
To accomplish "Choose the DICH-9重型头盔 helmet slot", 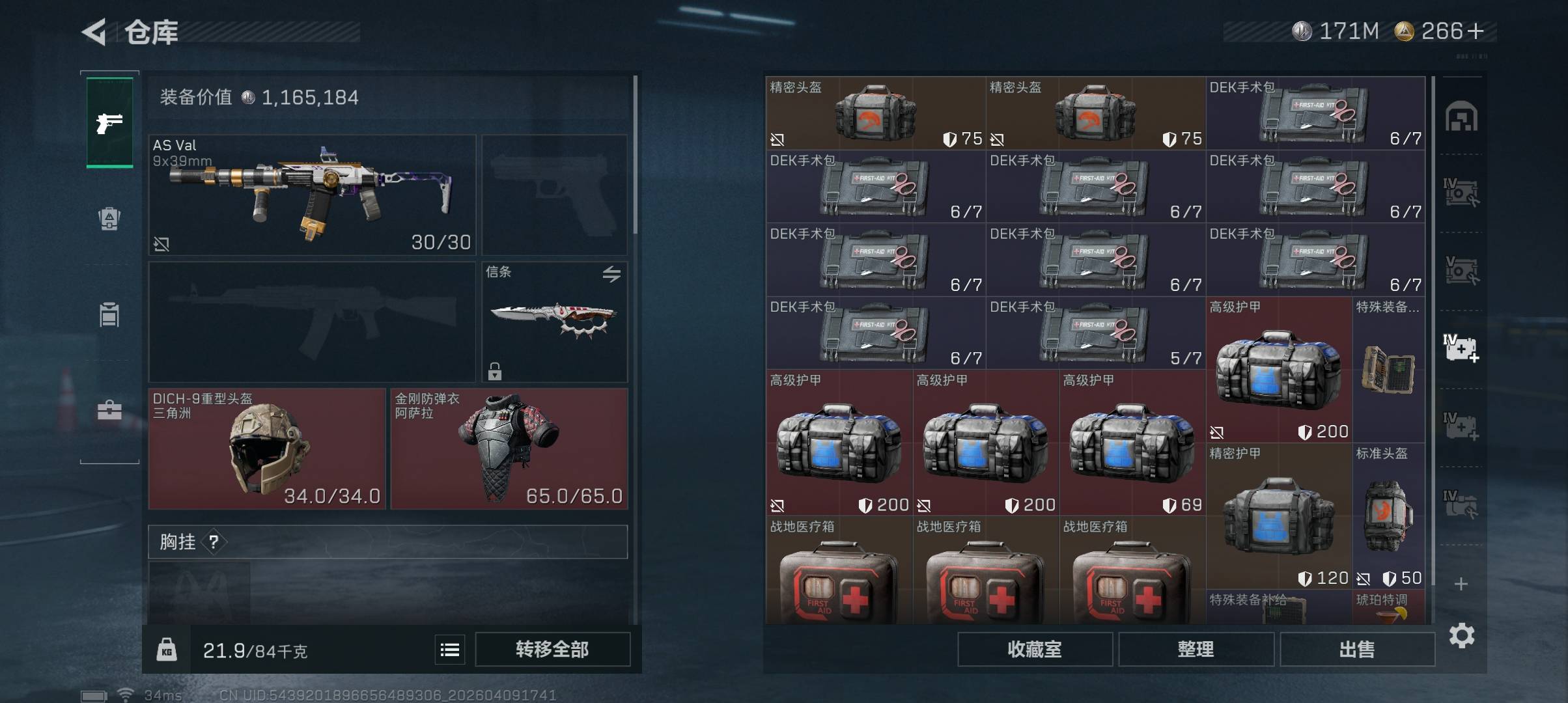I will coord(267,448).
